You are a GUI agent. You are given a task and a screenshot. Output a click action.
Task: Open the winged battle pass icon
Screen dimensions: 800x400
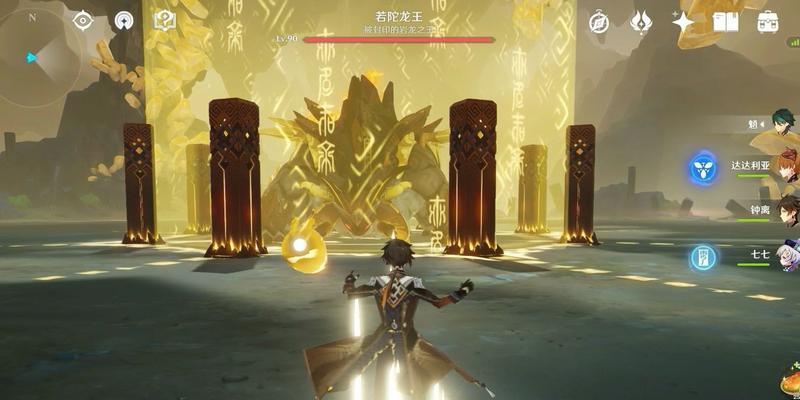click(641, 22)
